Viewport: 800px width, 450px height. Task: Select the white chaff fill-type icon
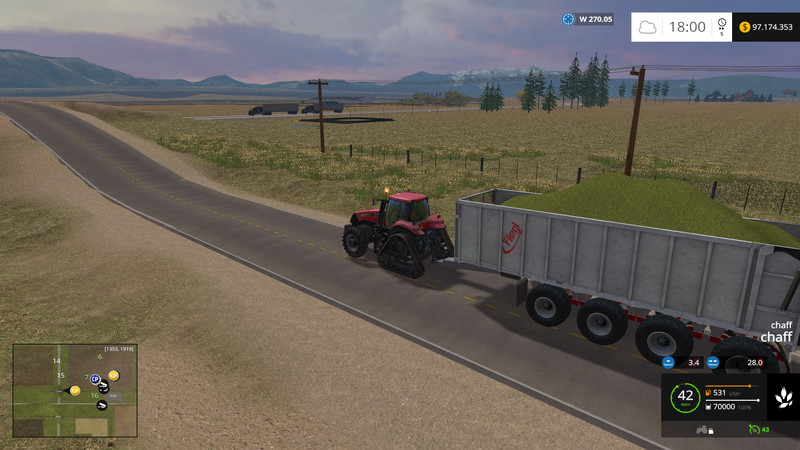pos(783,397)
